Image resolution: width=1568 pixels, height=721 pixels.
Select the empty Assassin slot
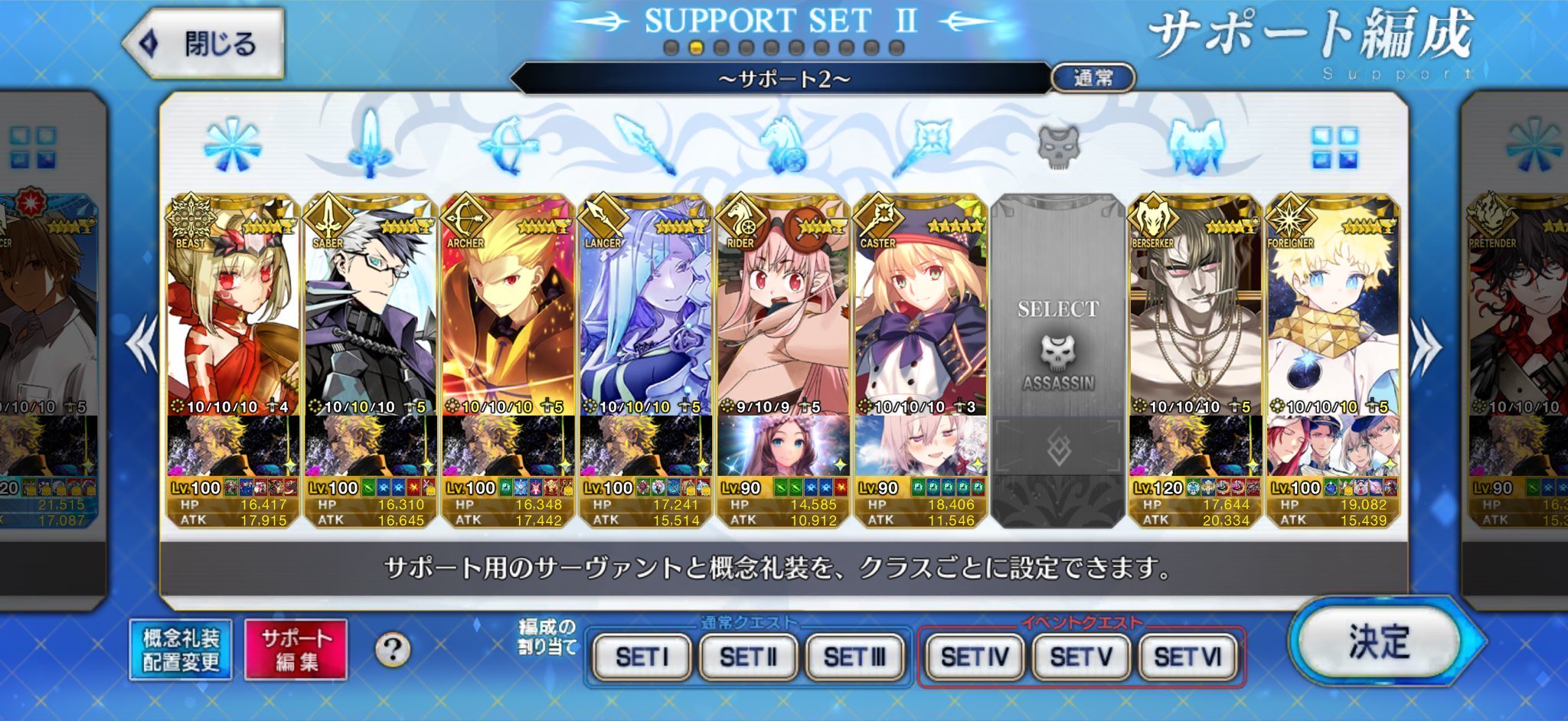point(1057,360)
